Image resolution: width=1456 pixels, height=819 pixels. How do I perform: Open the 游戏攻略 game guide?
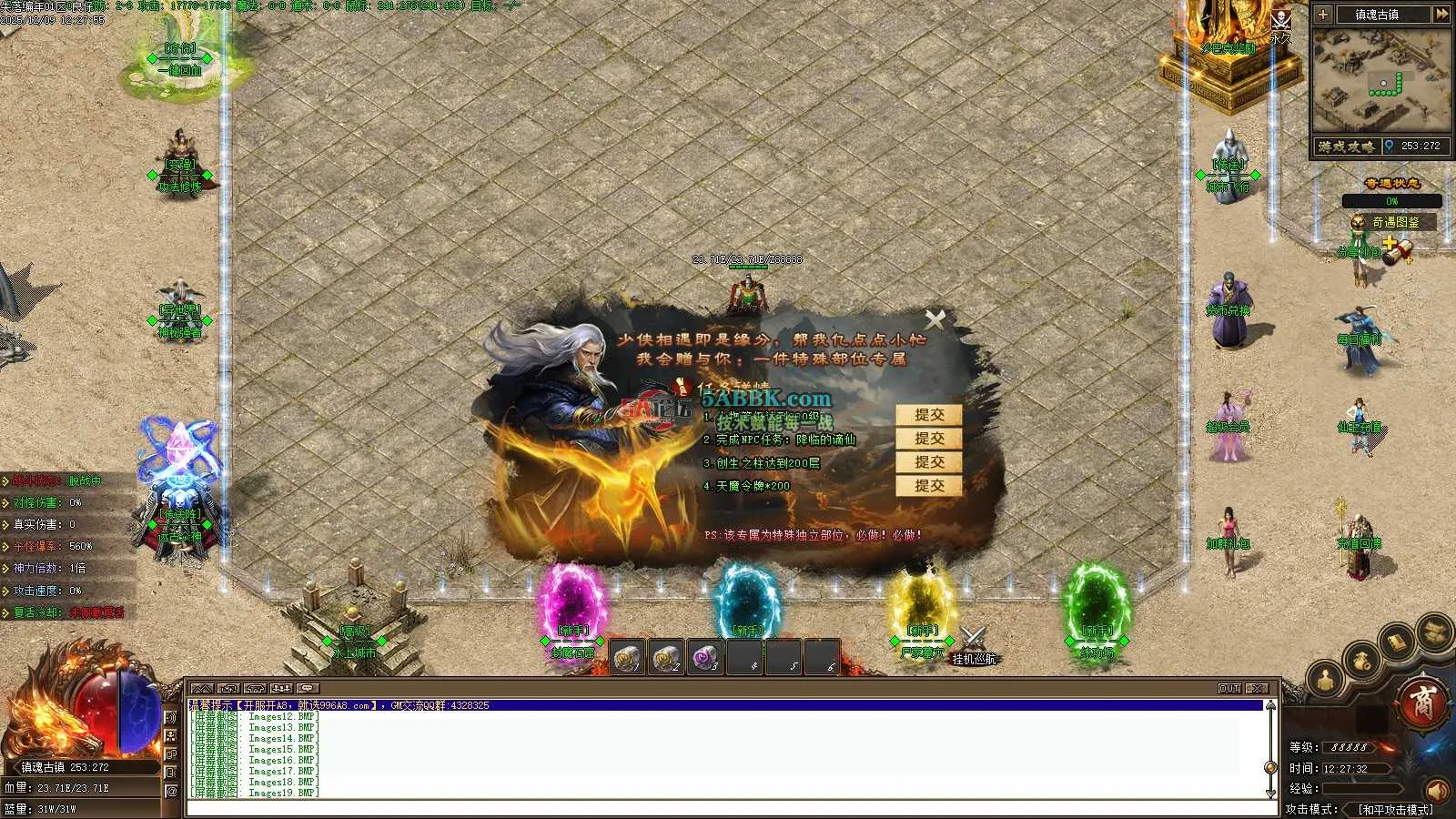(1347, 147)
